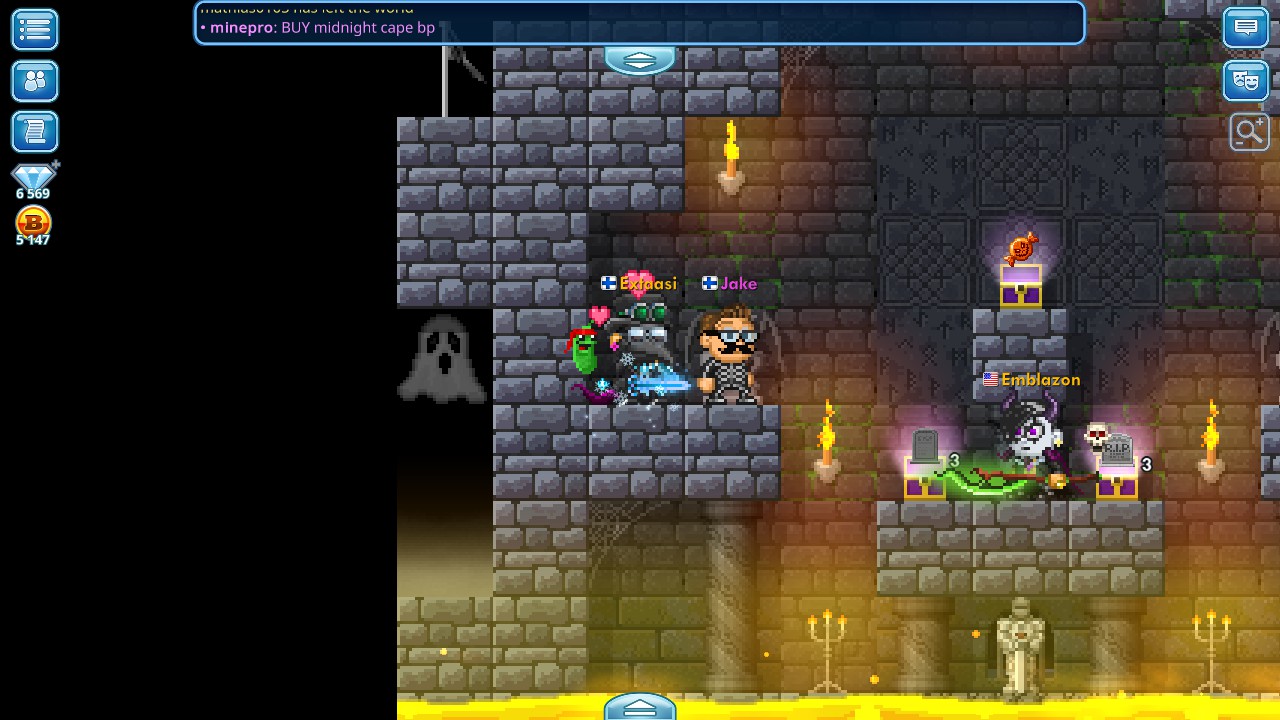The height and width of the screenshot is (720, 1280).
Task: Click player name Jake
Action: (738, 283)
